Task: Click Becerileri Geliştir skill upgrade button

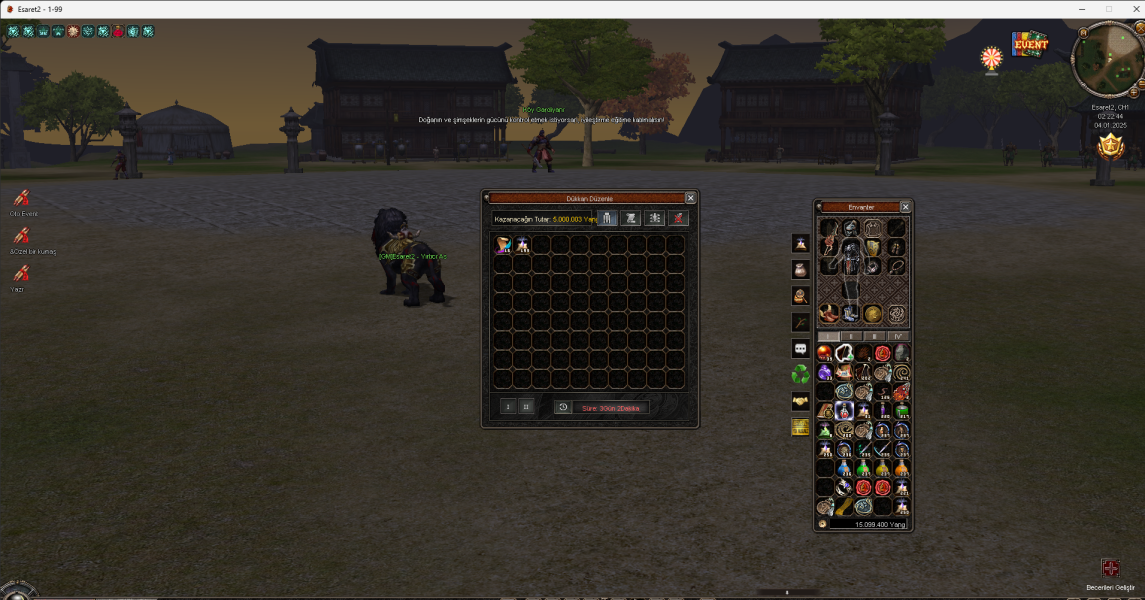Action: click(x=1110, y=568)
